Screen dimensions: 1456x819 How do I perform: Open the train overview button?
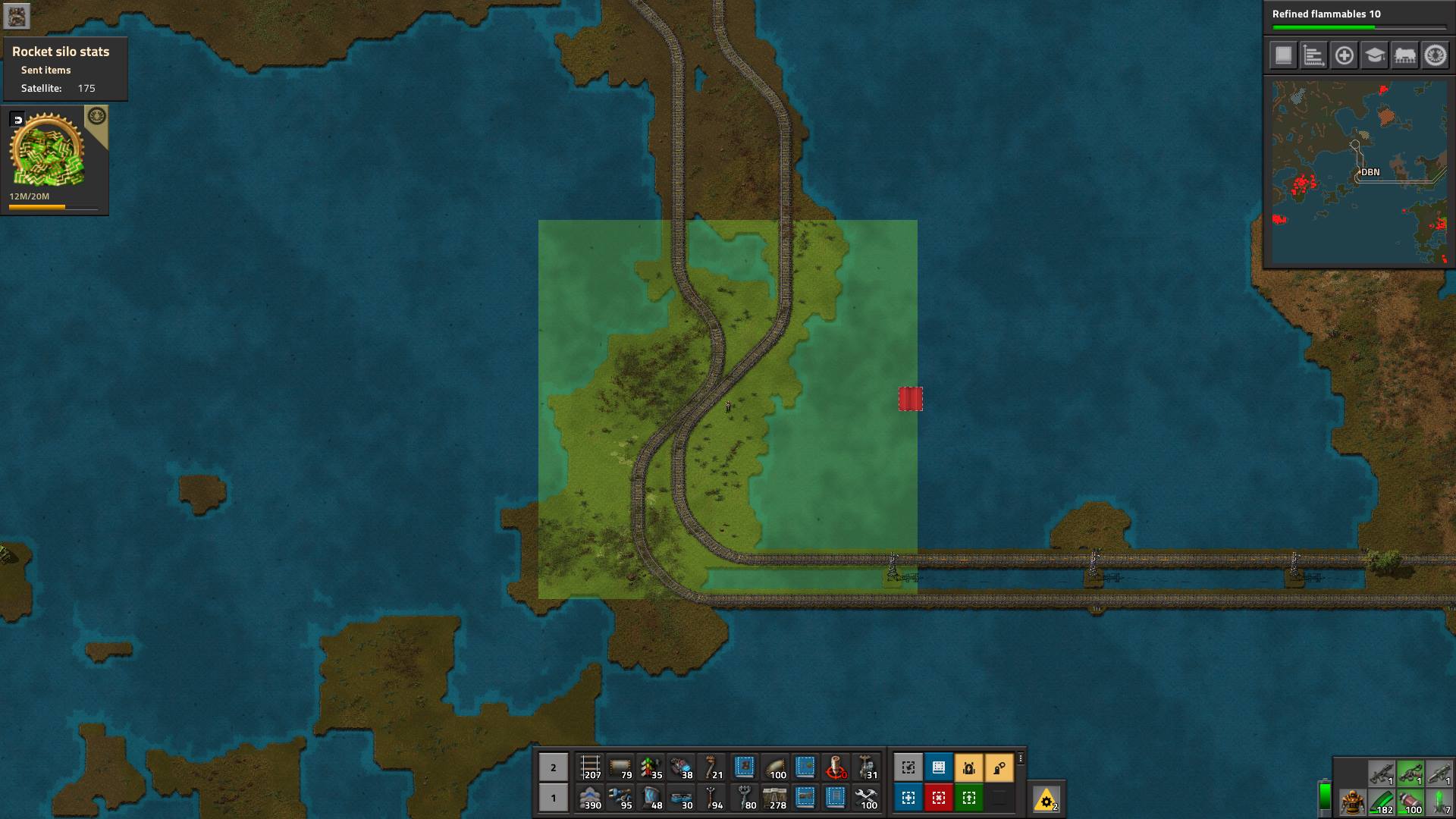1404,55
